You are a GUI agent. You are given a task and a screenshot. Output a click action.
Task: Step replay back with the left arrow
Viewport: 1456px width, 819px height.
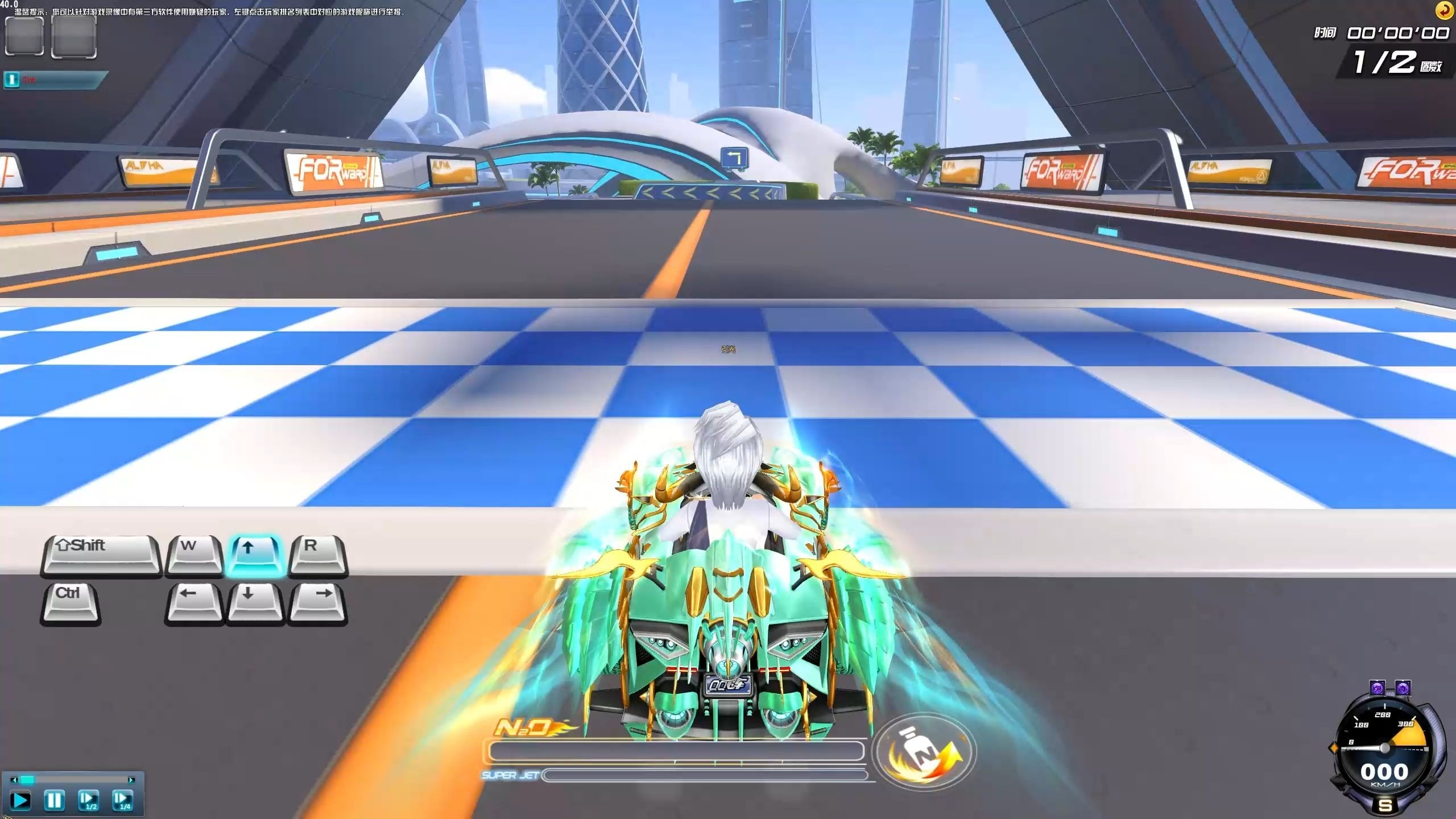[x=14, y=780]
